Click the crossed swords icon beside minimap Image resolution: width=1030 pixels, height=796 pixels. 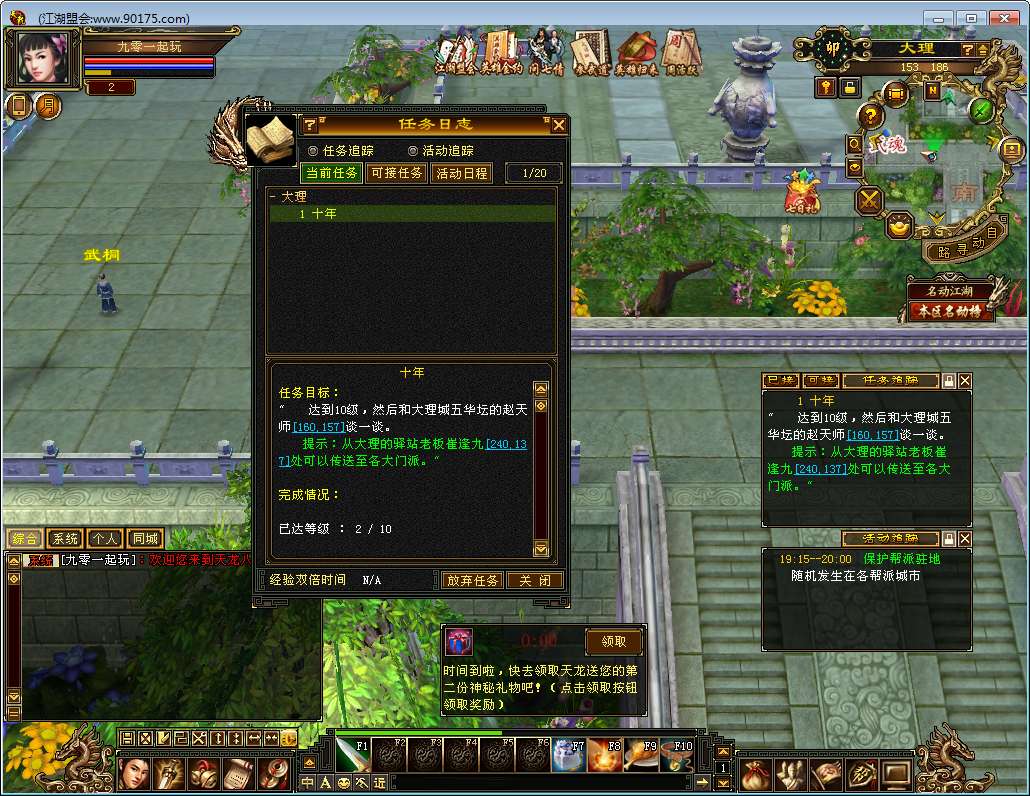[870, 200]
